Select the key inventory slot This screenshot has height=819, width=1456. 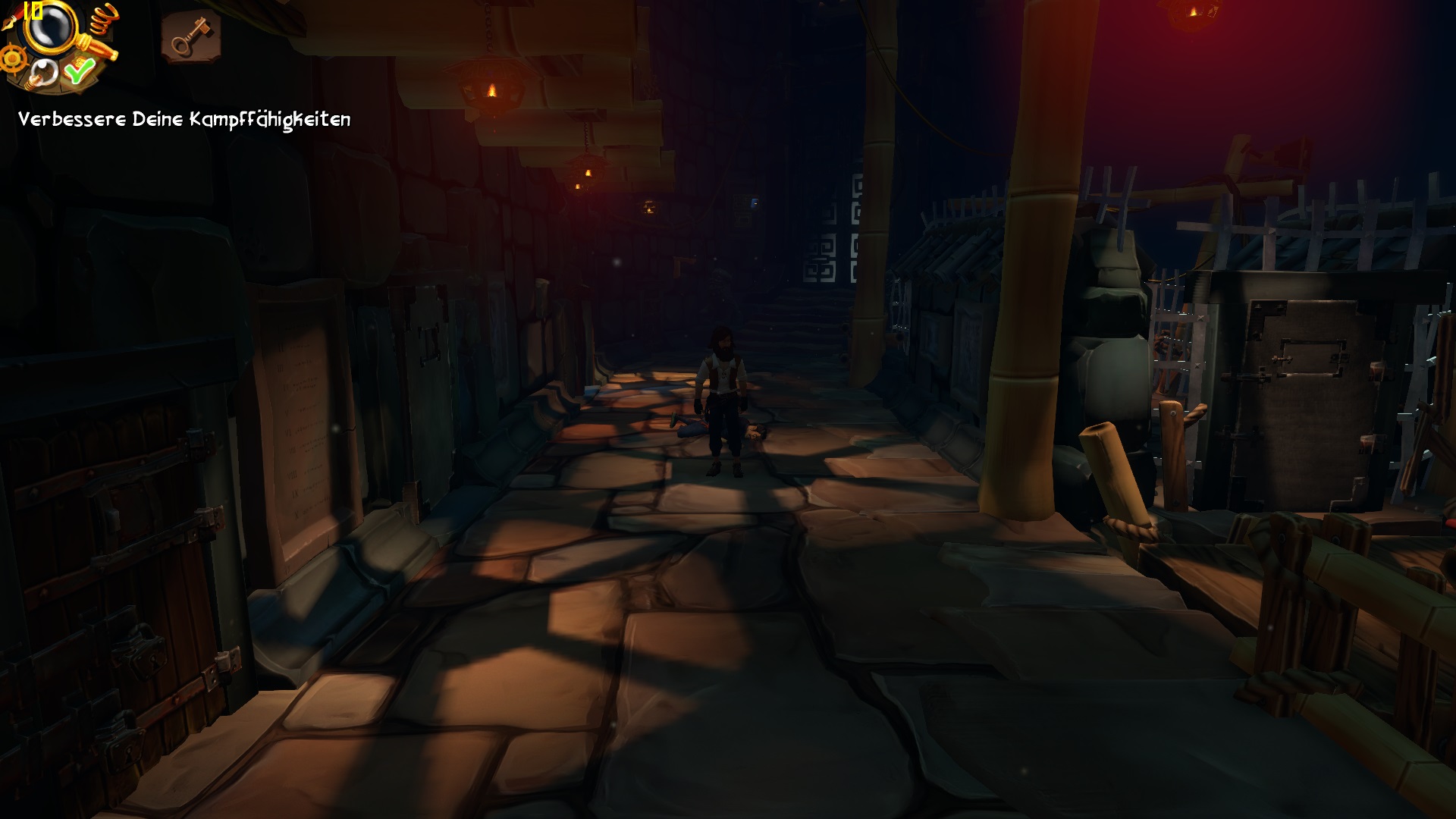[x=190, y=36]
